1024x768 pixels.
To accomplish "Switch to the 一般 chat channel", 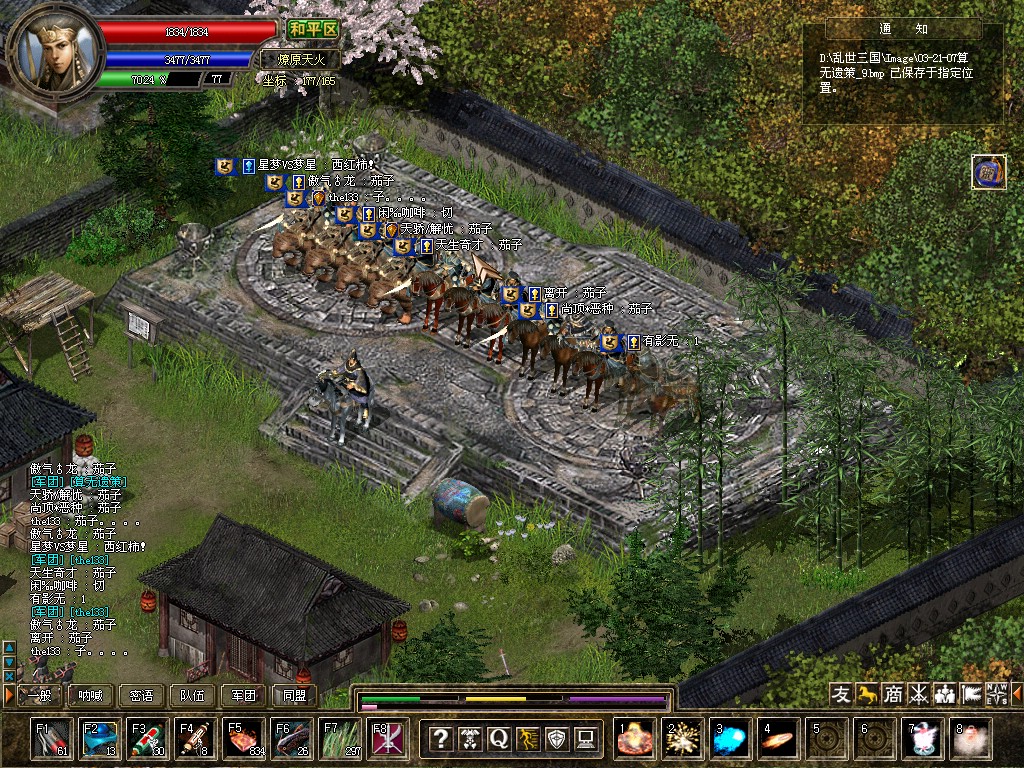I will [39, 695].
